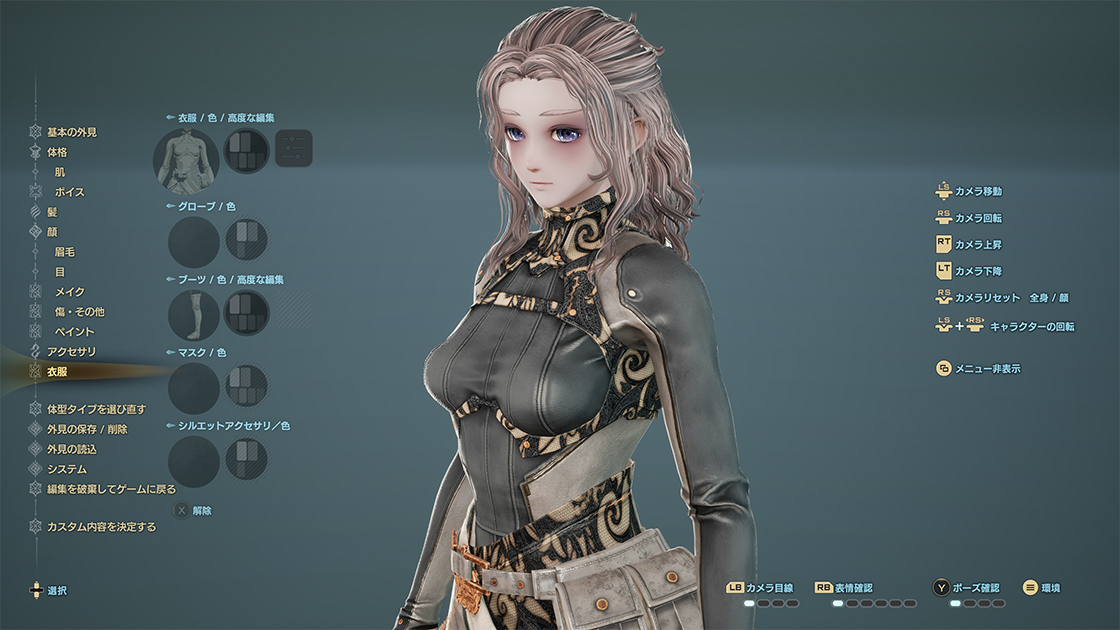Screen dimensions: 1120x630
Task: Select the 体格 body build entry
Action: (x=57, y=152)
